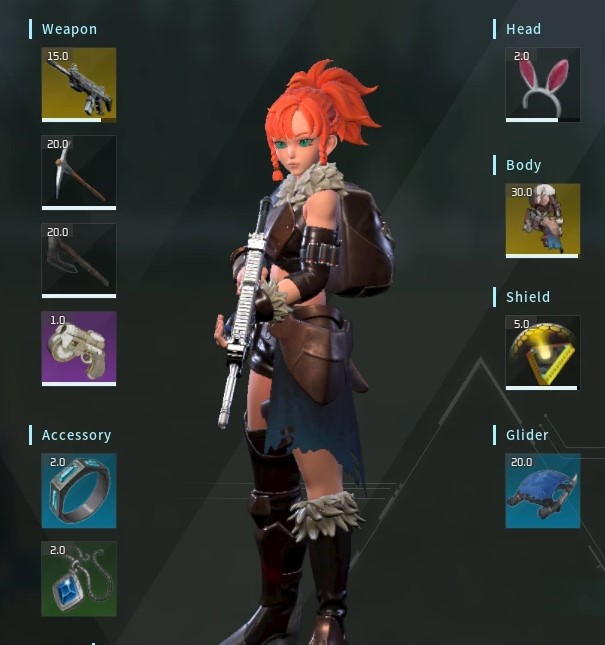Select the silver ring accessory
The width and height of the screenshot is (605, 645).
click(x=78, y=490)
